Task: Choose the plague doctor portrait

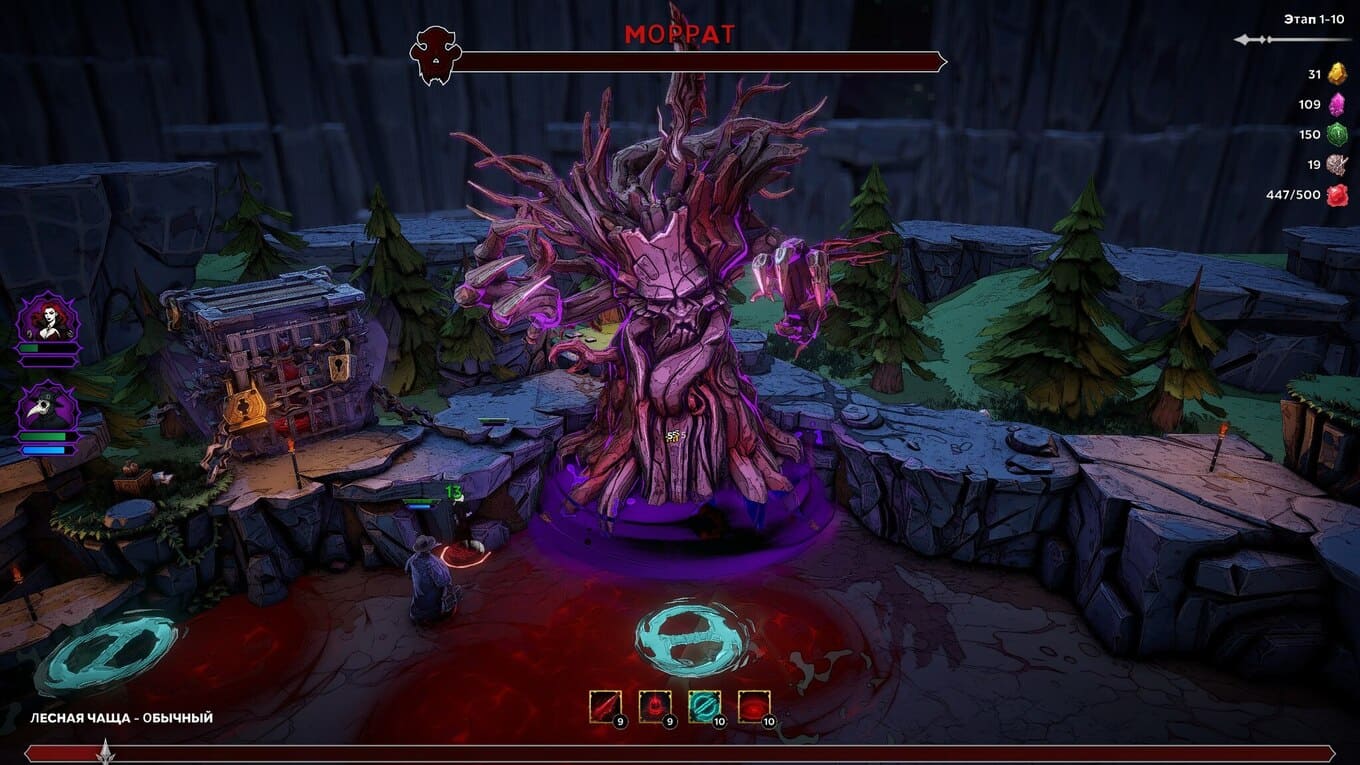Action: pyautogui.click(x=47, y=408)
